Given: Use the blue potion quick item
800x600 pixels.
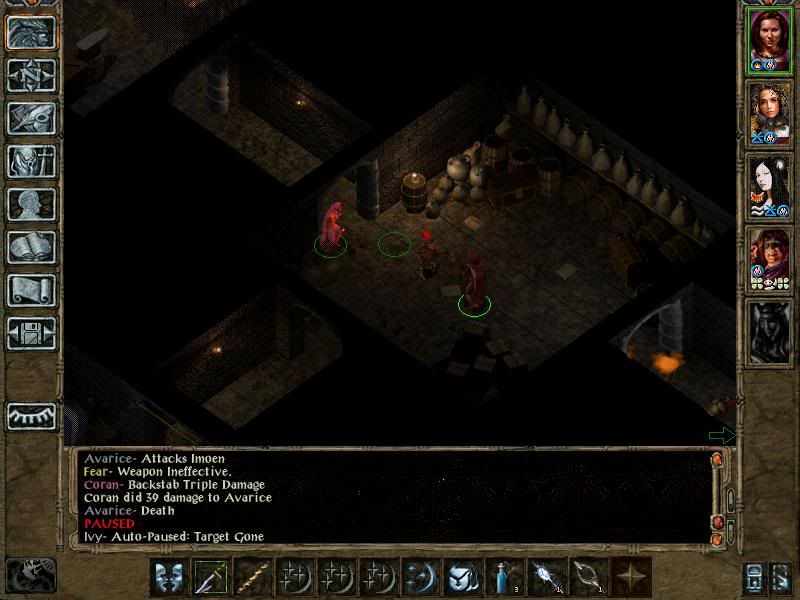Looking at the screenshot, I should click(x=503, y=577).
